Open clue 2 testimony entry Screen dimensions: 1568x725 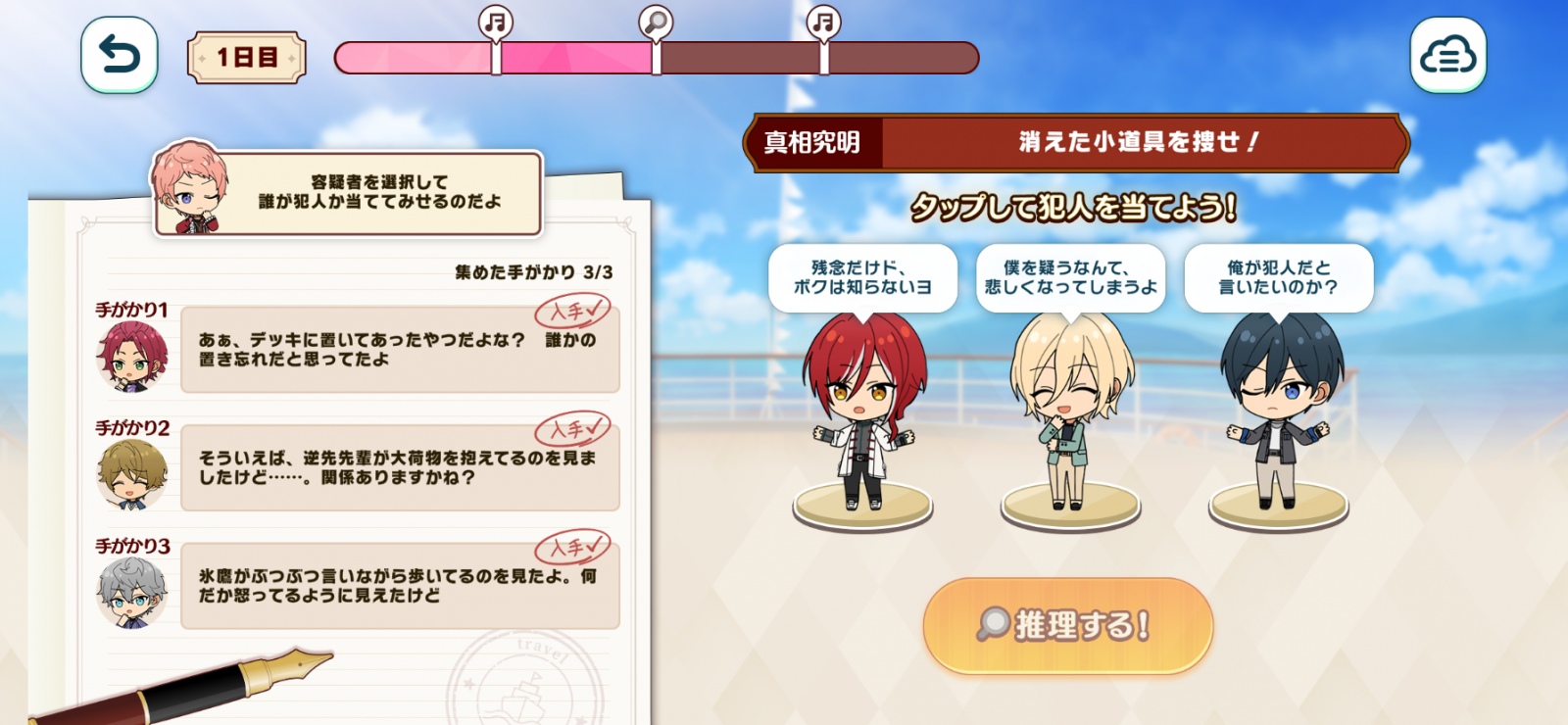pos(400,468)
